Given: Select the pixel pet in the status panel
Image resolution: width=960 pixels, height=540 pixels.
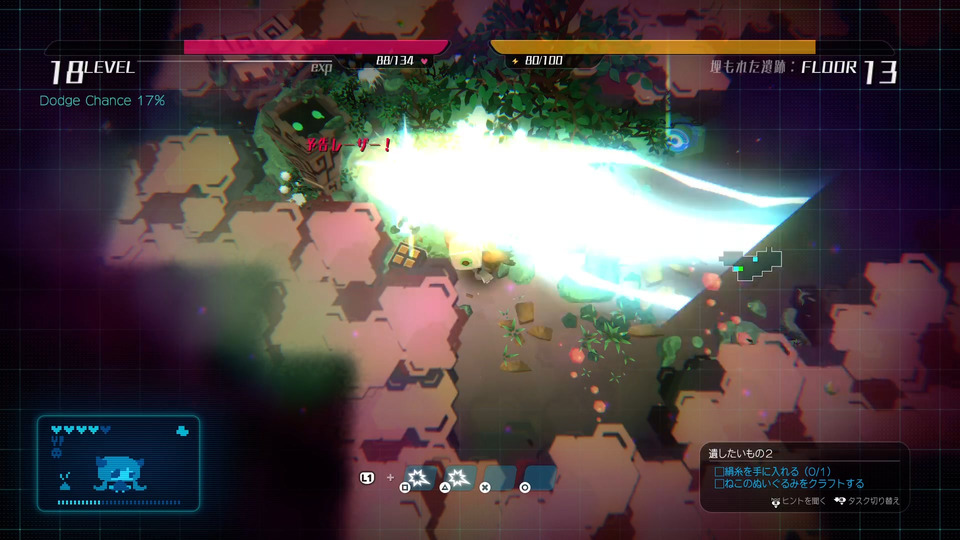Looking at the screenshot, I should [119, 473].
